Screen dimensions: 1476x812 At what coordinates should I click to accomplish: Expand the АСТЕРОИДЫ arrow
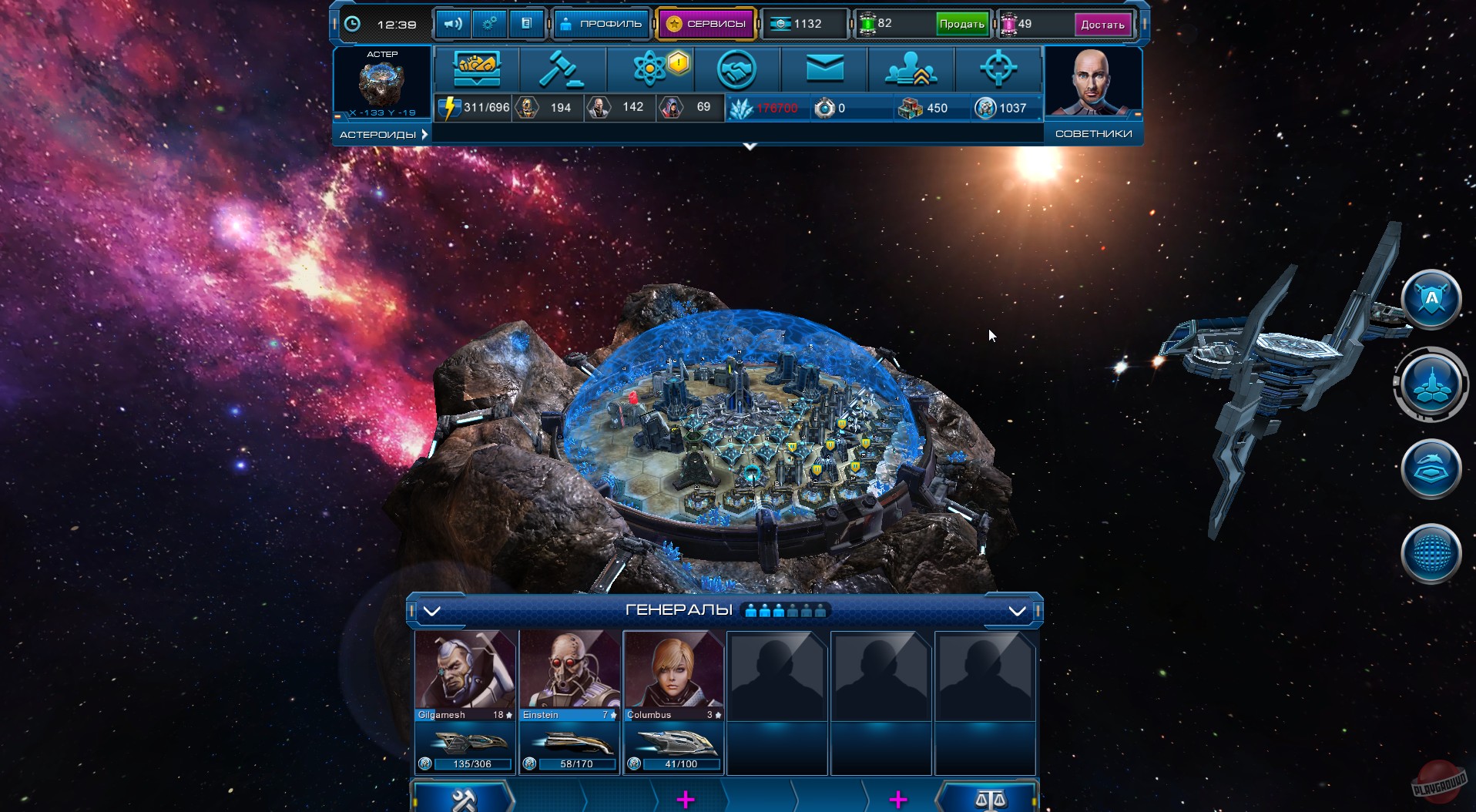[x=423, y=133]
